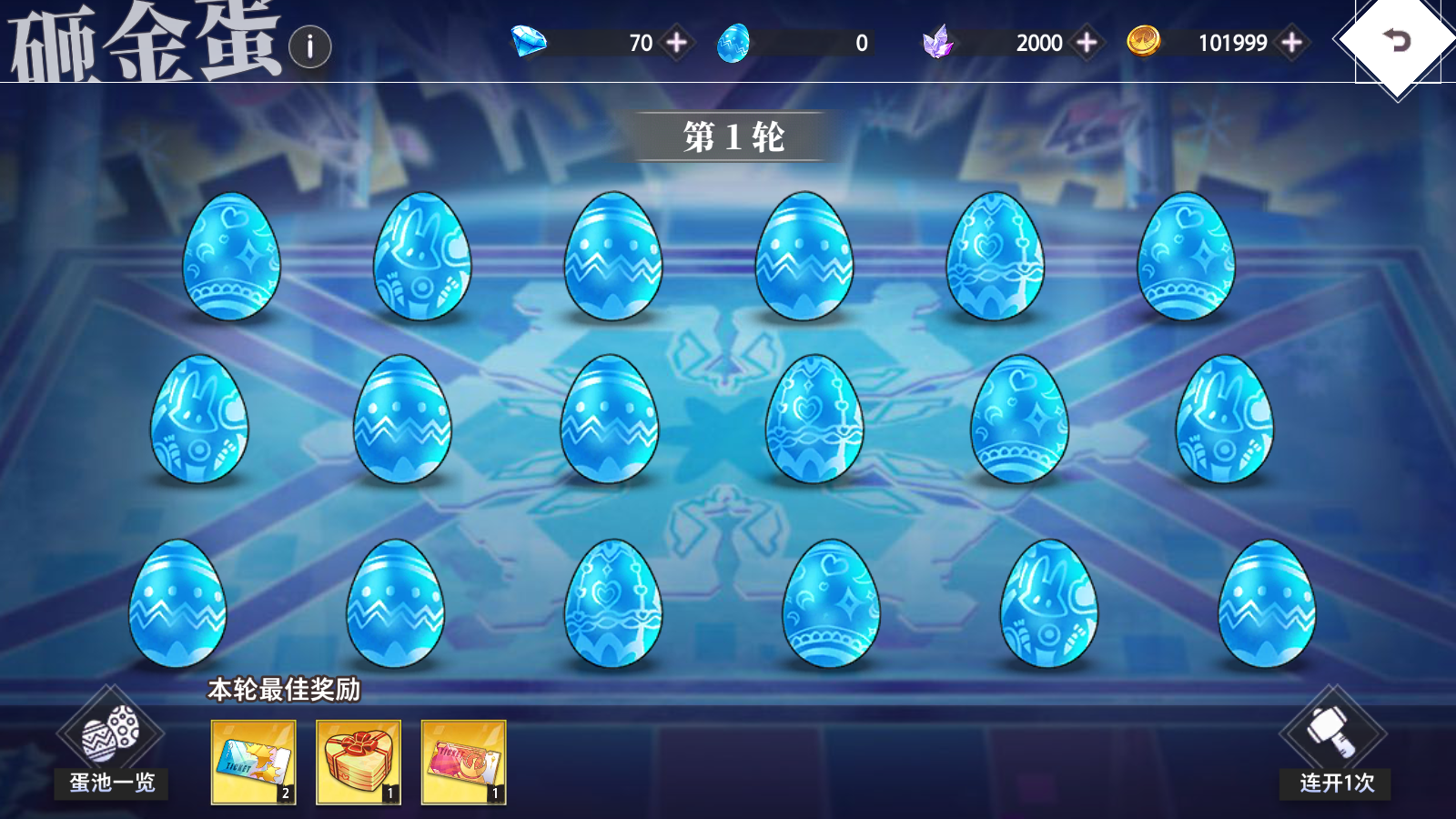Add purple crystals with plus button
The height and width of the screenshot is (819, 1456).
click(1087, 43)
